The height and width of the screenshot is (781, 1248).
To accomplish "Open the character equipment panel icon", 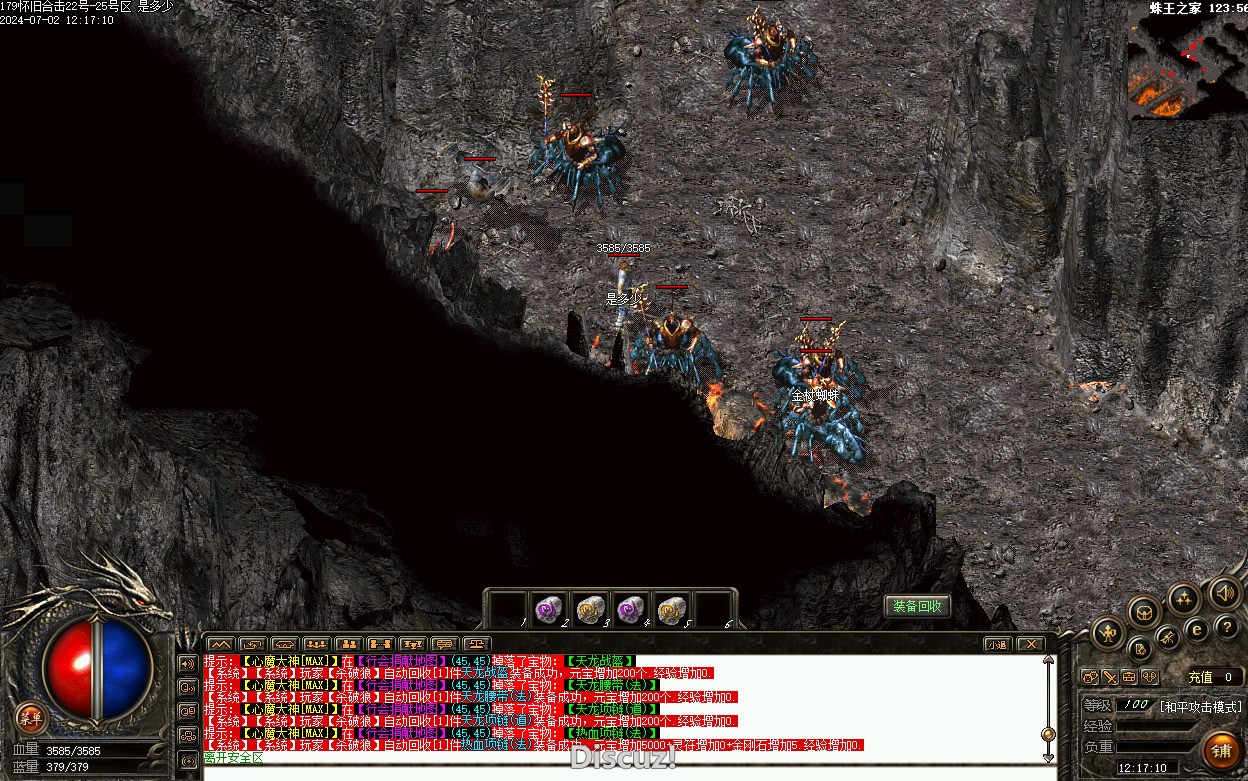I will coord(1108,632).
